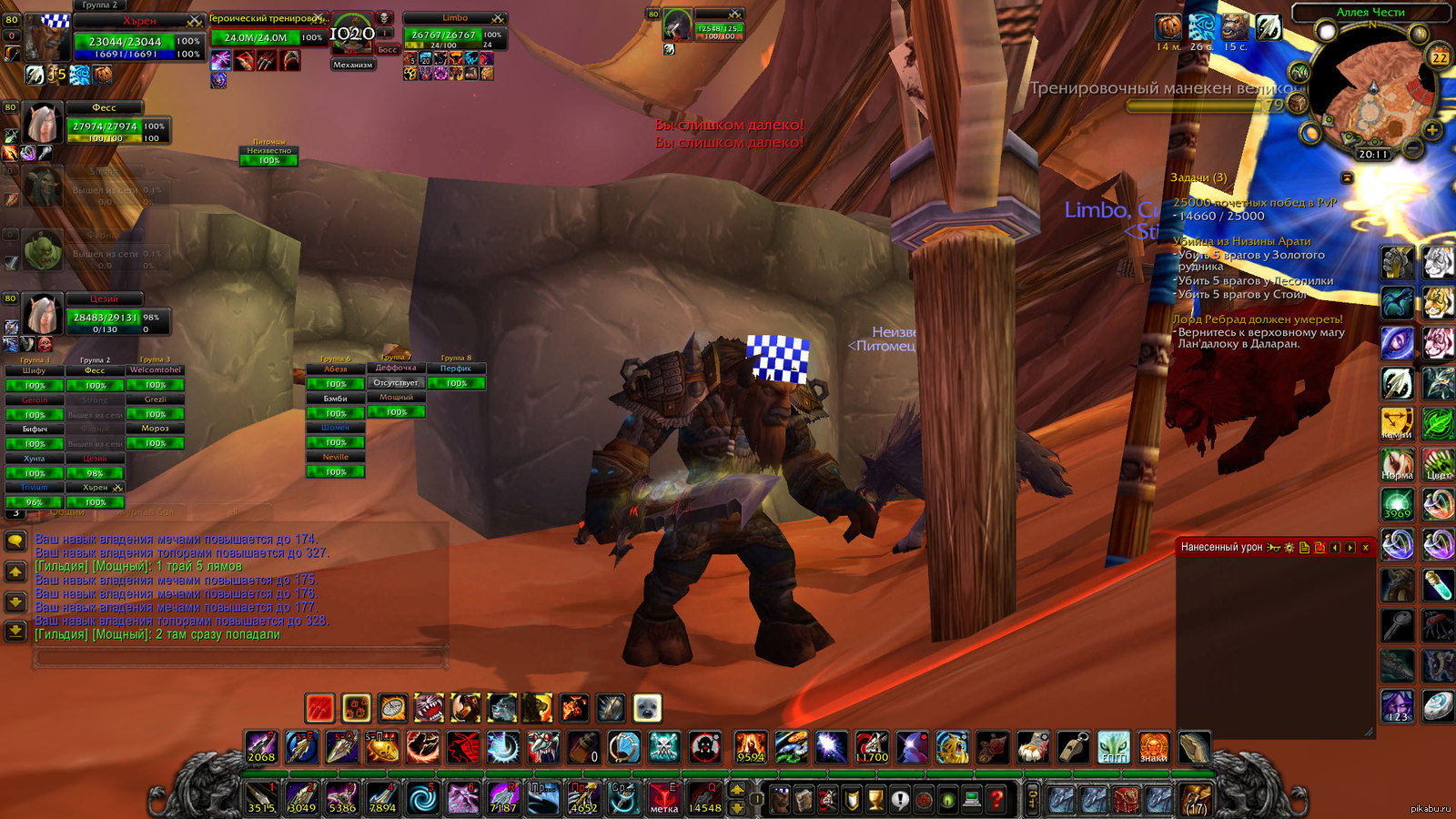Jump chat to the bottom with arrow
This screenshot has height=819, width=1456.
[15, 630]
